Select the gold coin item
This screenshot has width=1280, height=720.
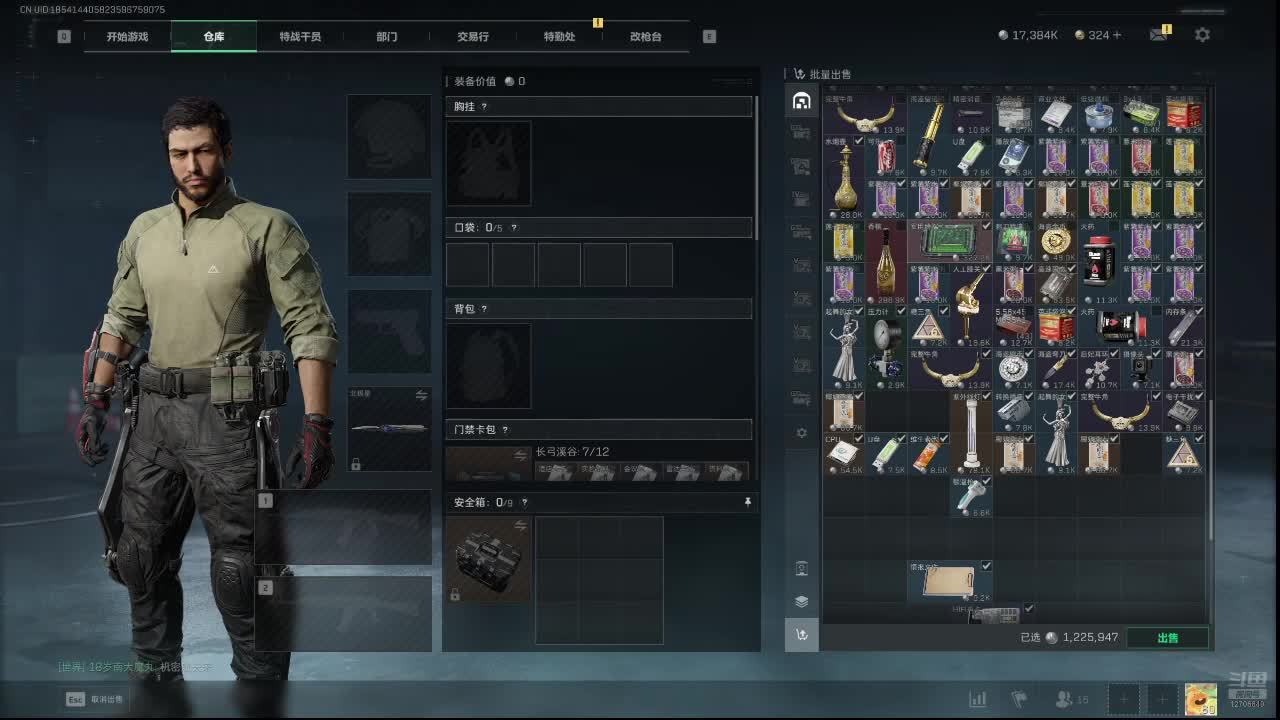pyautogui.click(x=1055, y=241)
